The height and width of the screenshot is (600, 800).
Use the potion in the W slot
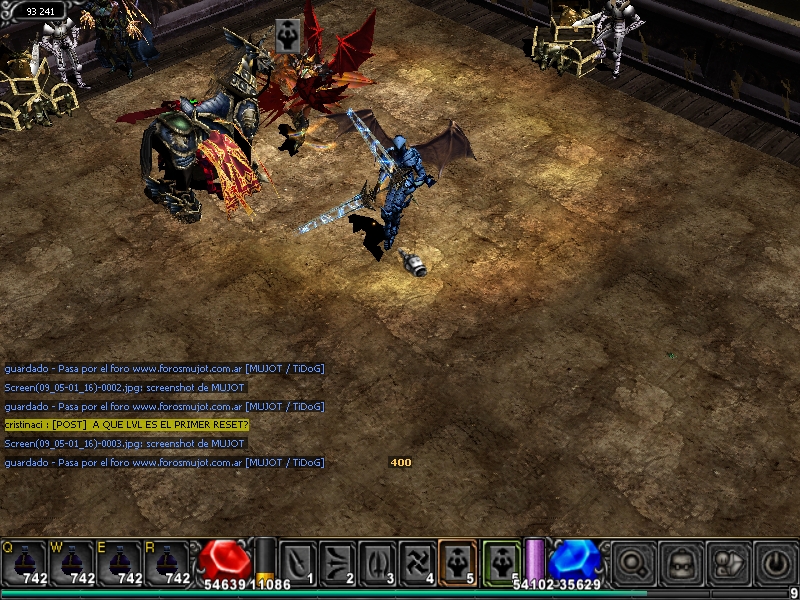pyautogui.click(x=72, y=563)
